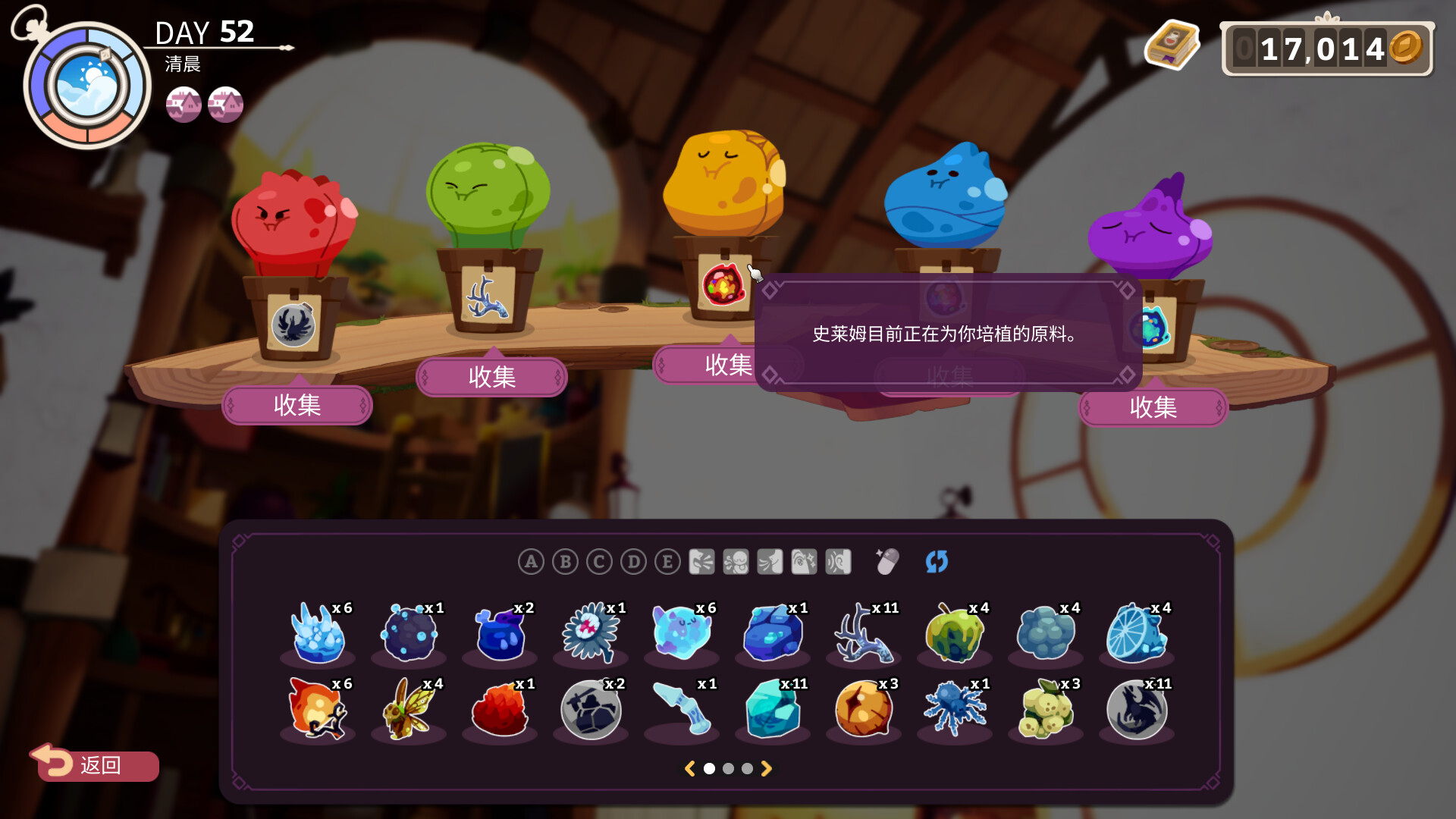Open the second village house icon at top left
The width and height of the screenshot is (1456, 819).
(224, 104)
